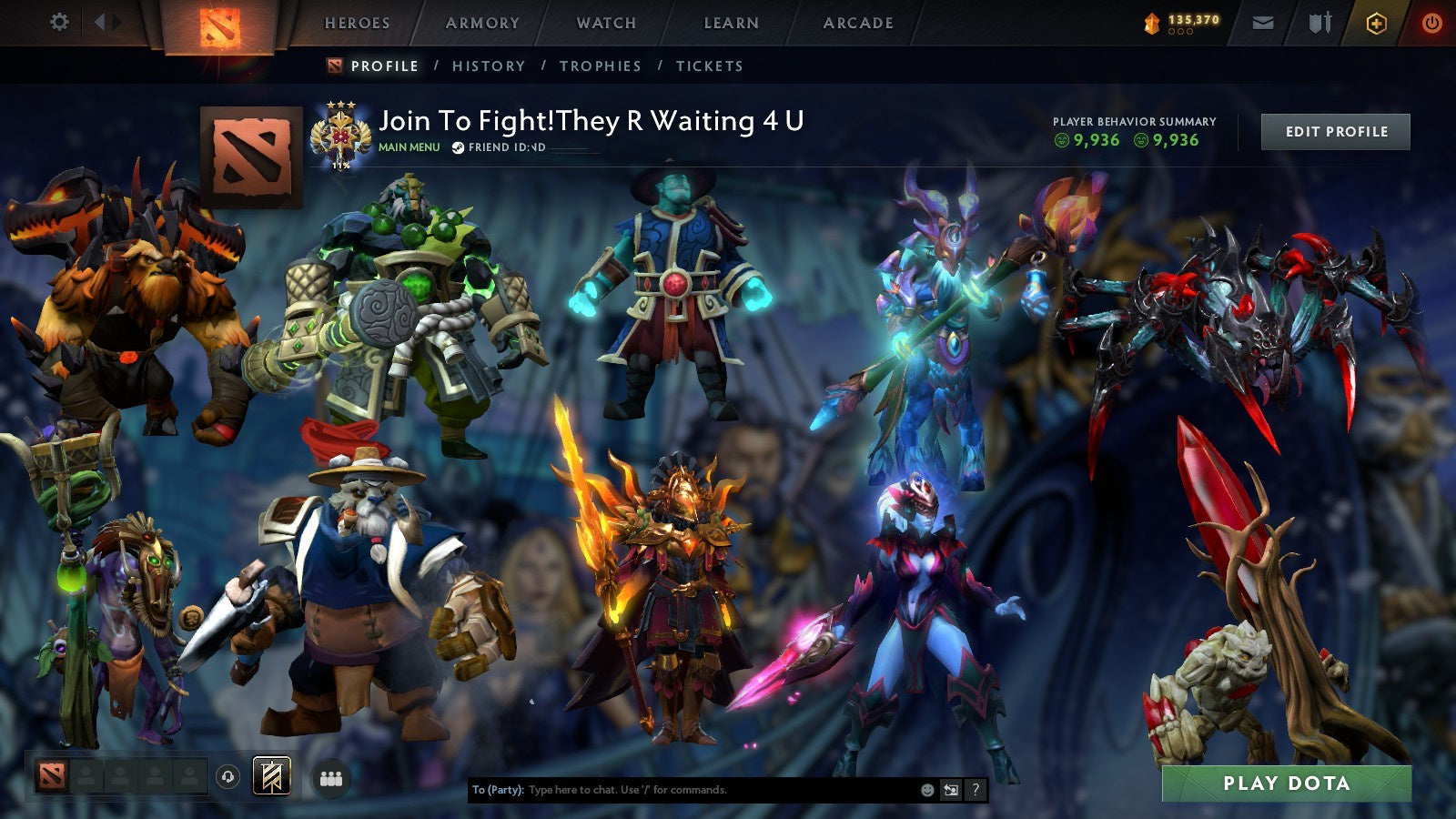
Task: Toggle the friends list with the people icon
Action: pyautogui.click(x=332, y=778)
